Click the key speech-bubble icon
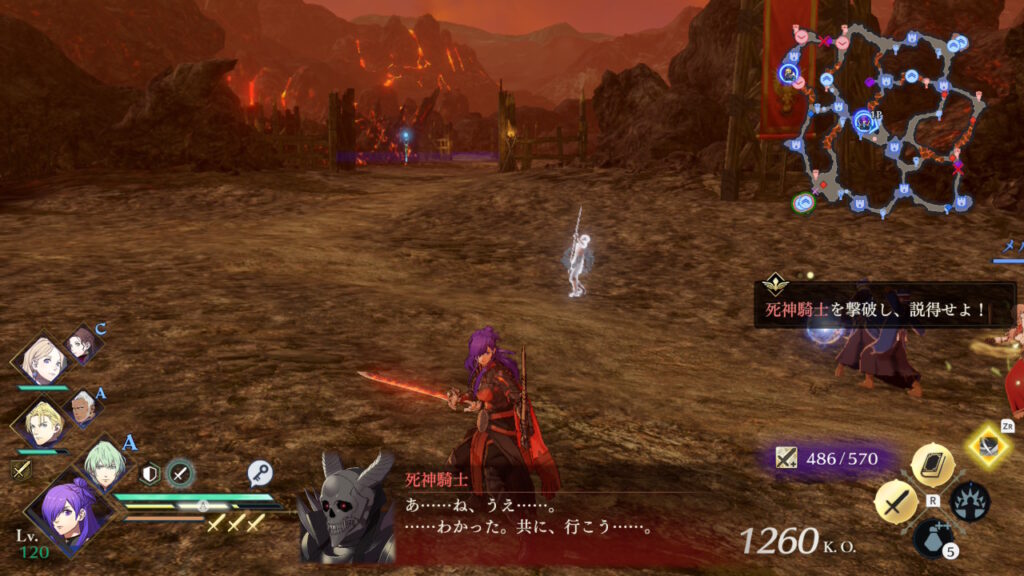 coord(261,473)
